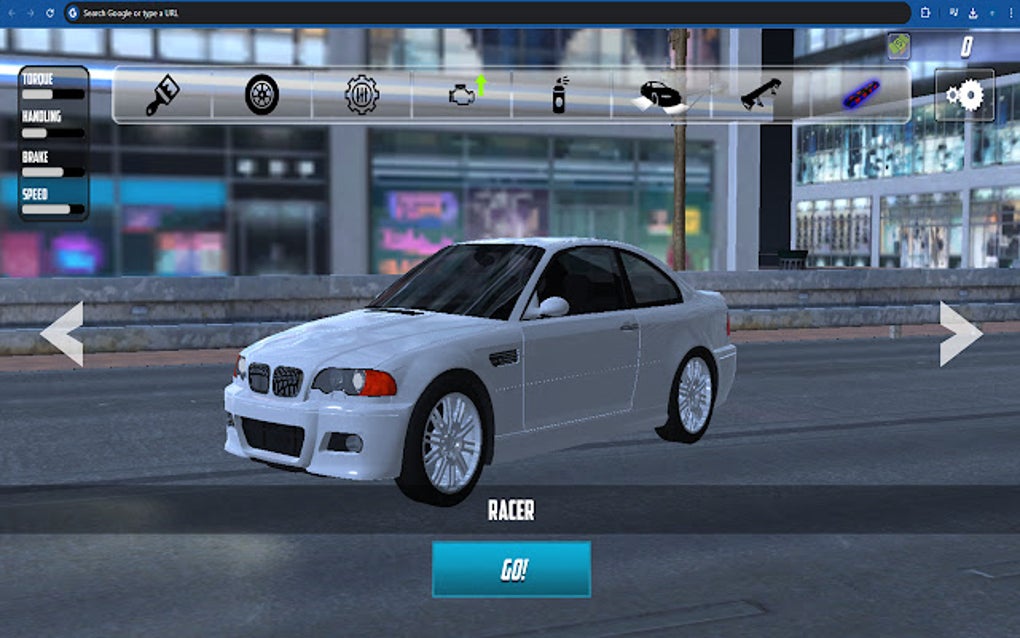Image resolution: width=1020 pixels, height=638 pixels.
Task: Choose the engine upgrade icon
Action: [465, 94]
